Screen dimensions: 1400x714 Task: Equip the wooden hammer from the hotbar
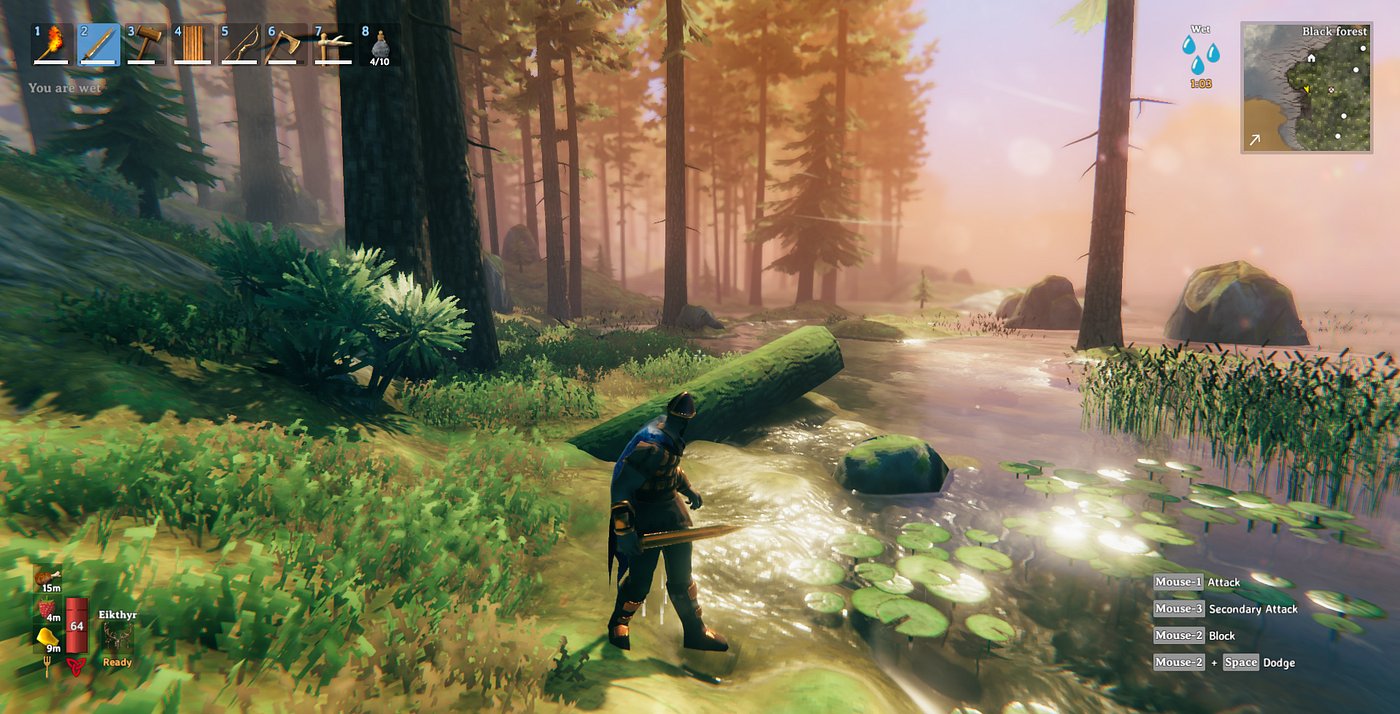[146, 46]
